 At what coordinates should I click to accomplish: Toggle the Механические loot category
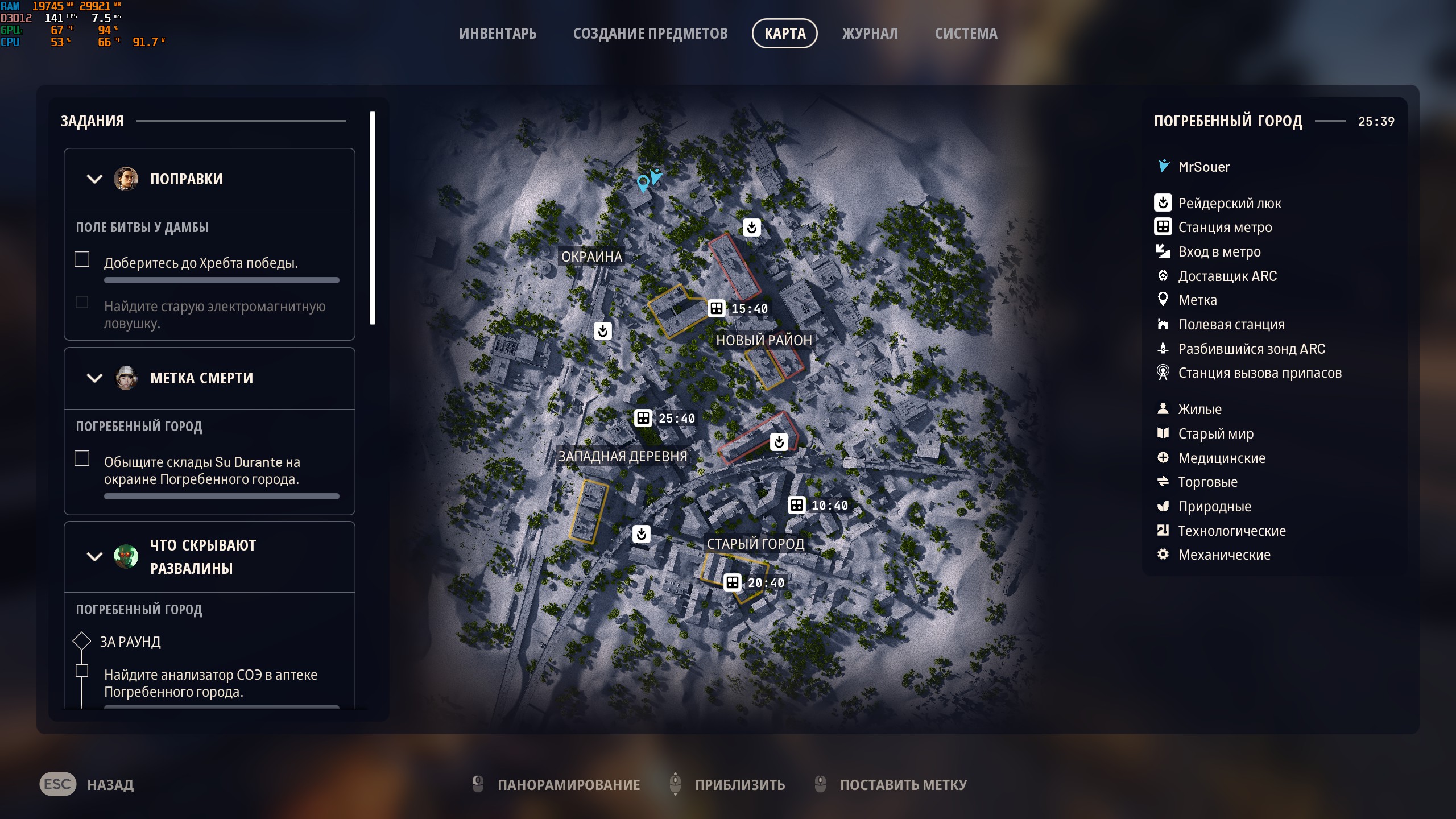(1223, 555)
